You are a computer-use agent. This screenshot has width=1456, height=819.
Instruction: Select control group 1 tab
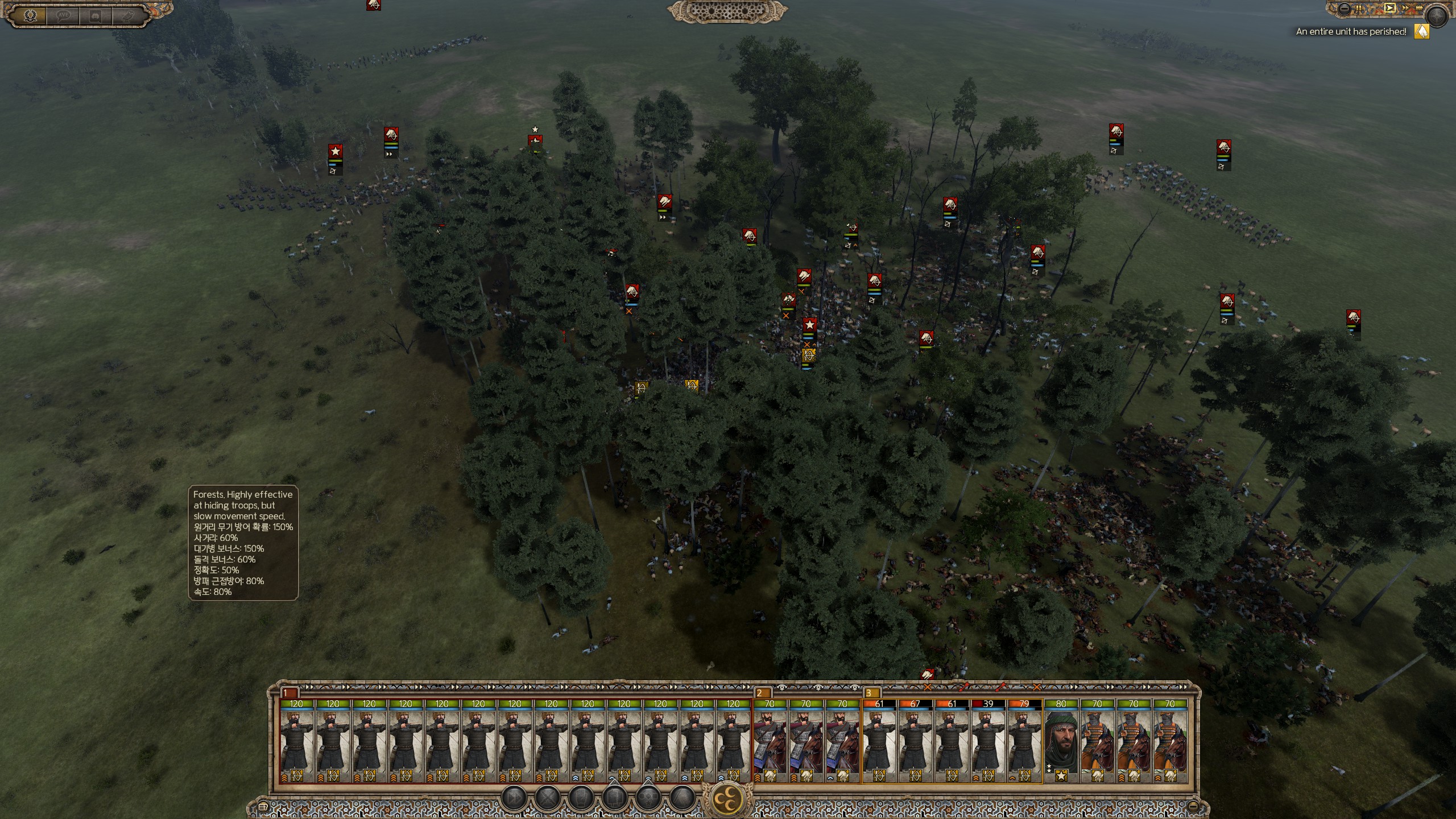click(x=289, y=693)
